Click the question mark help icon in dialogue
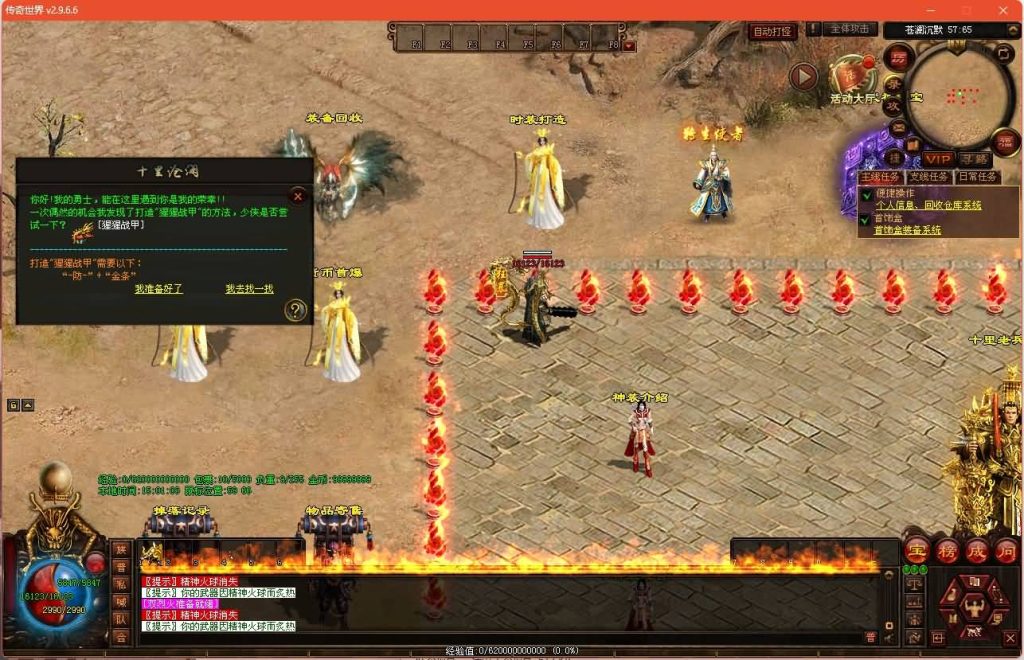1024x660 pixels. (295, 310)
